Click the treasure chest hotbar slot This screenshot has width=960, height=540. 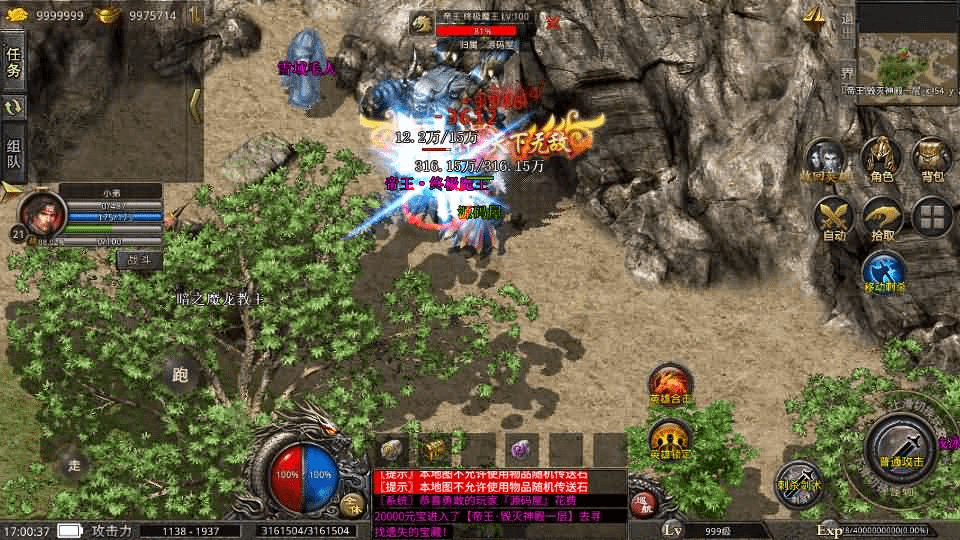(433, 449)
